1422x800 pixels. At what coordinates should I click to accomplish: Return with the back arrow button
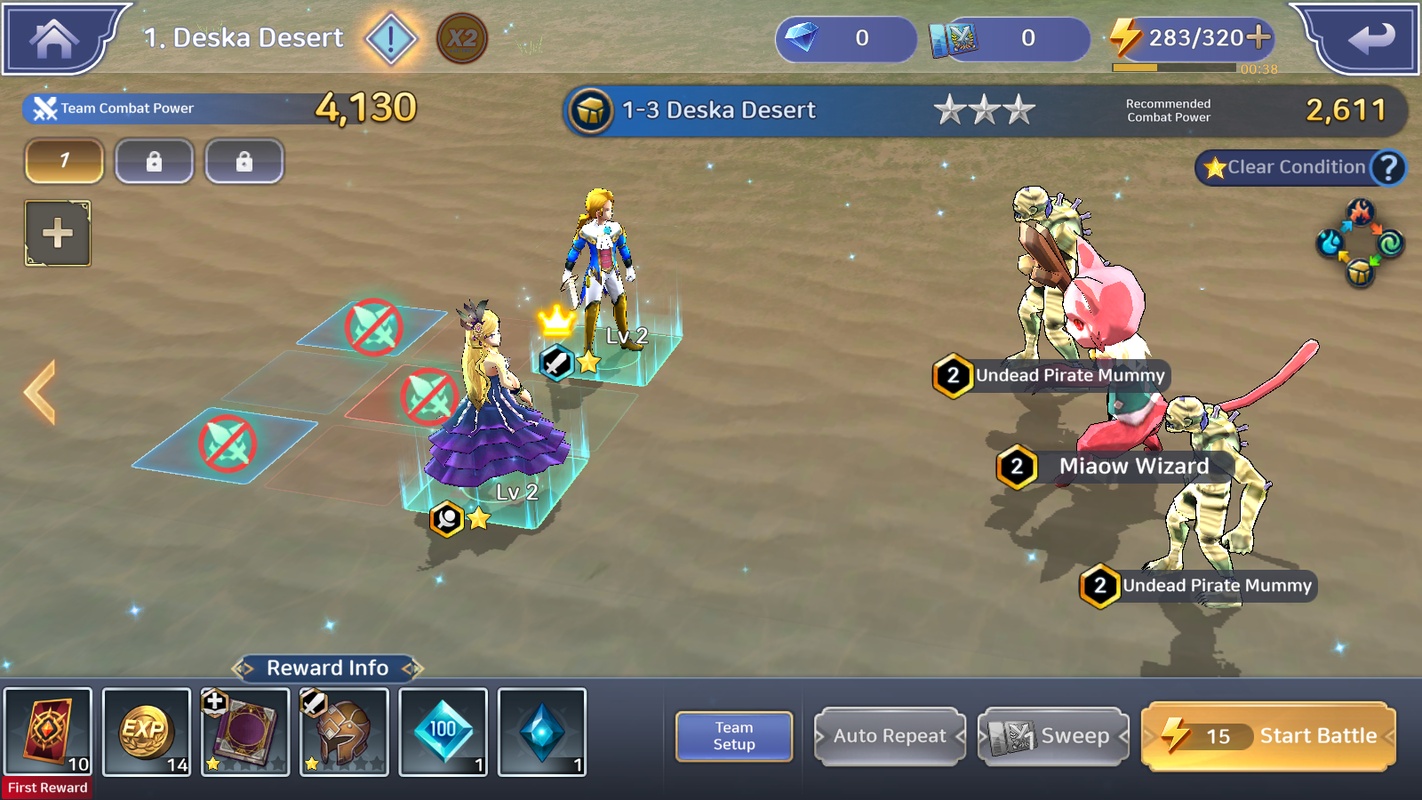point(1370,38)
